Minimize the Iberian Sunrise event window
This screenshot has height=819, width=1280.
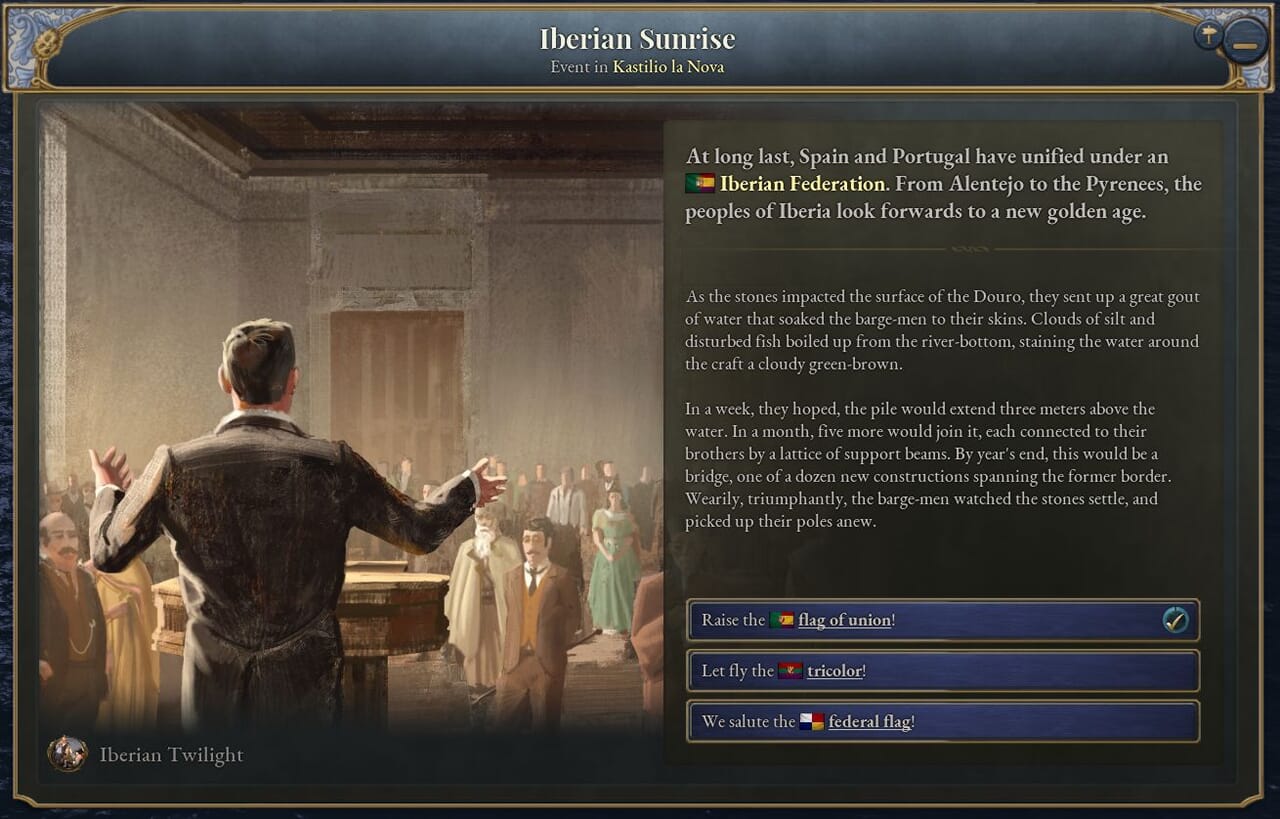coord(1245,45)
